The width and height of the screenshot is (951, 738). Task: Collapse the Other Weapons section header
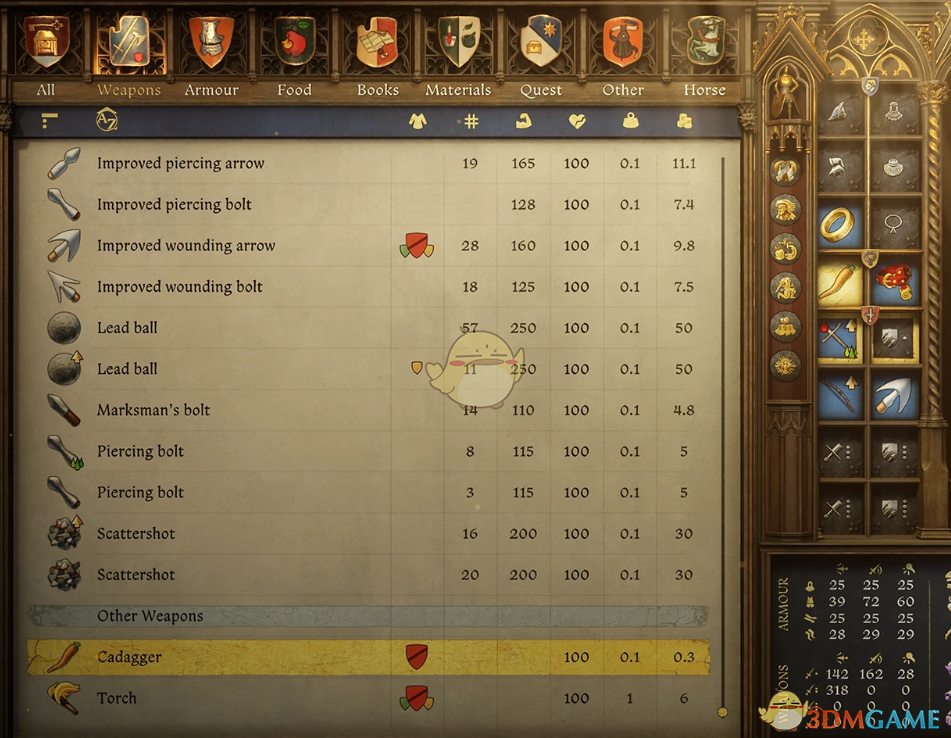pos(150,616)
